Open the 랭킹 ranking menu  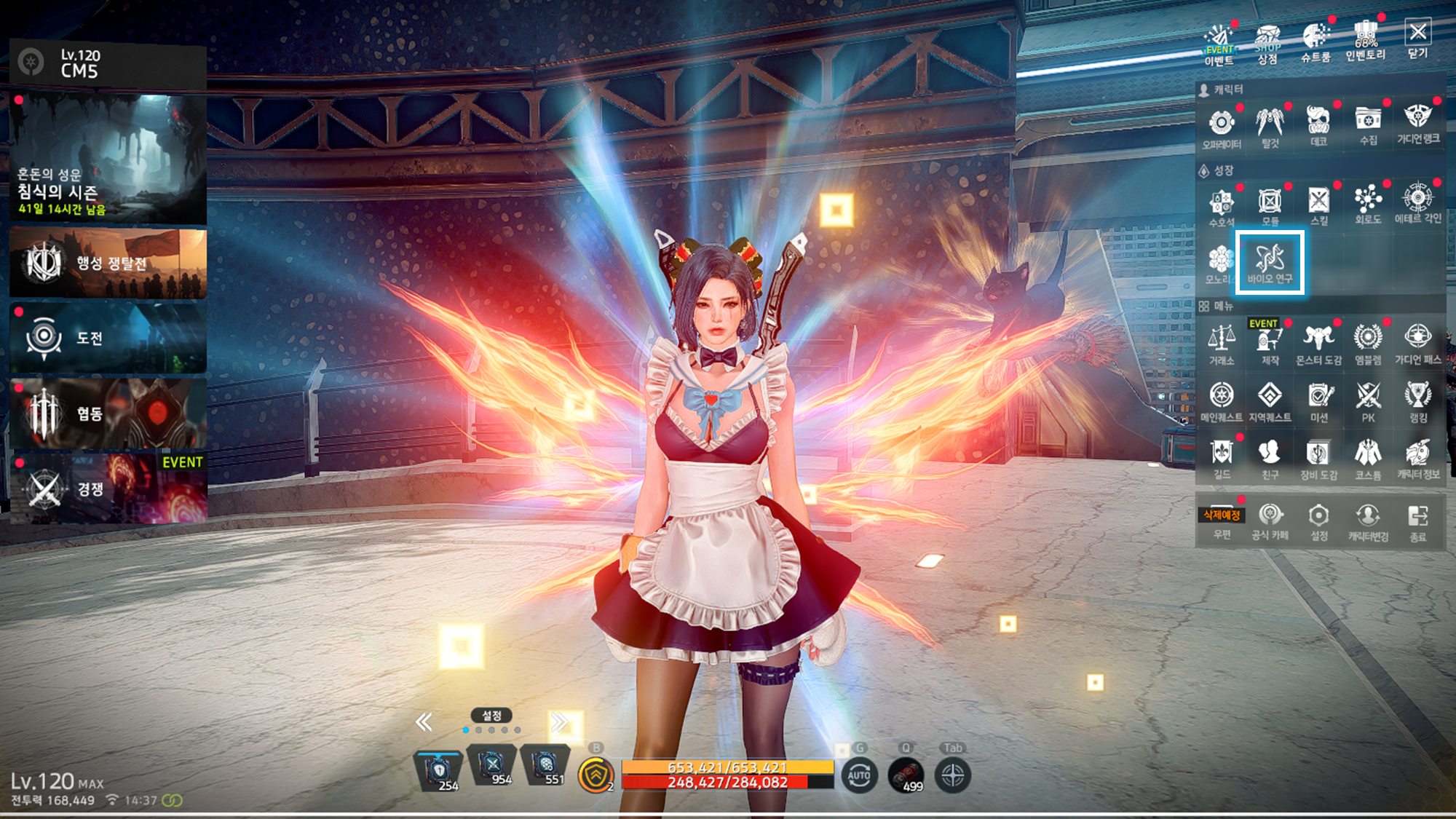(1417, 402)
